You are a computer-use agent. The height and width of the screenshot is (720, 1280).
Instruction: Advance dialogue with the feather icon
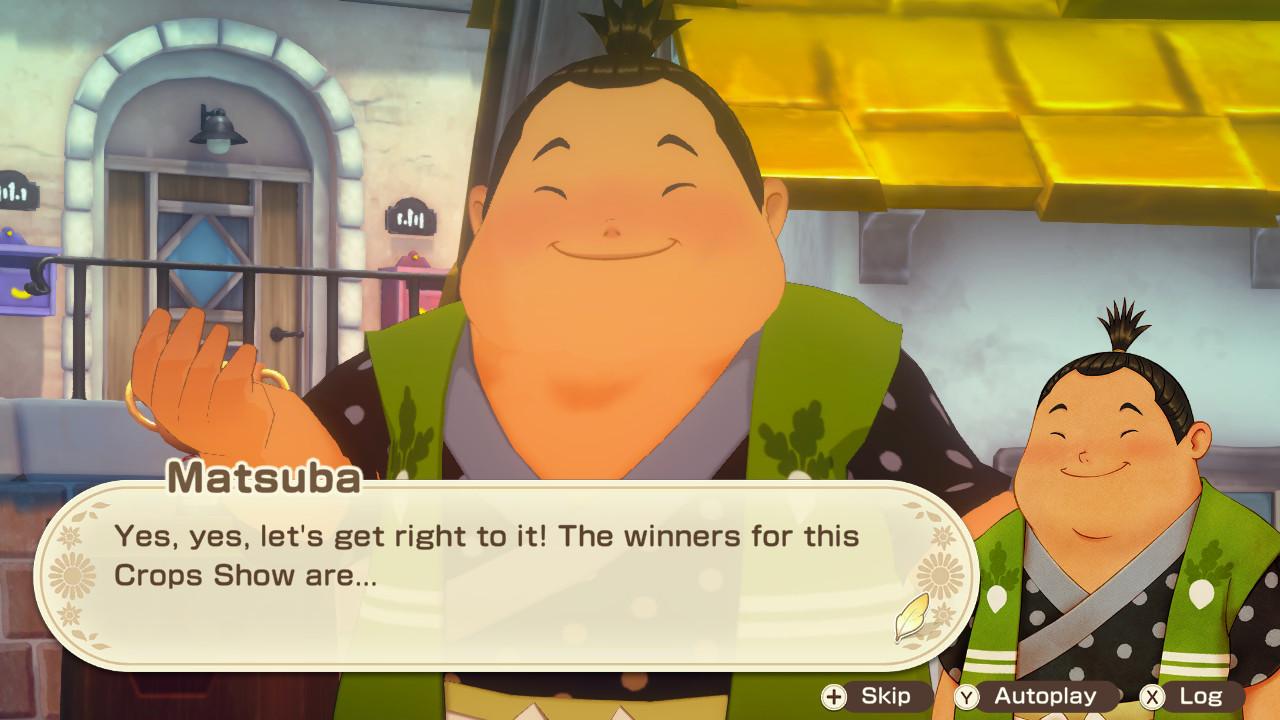[912, 618]
